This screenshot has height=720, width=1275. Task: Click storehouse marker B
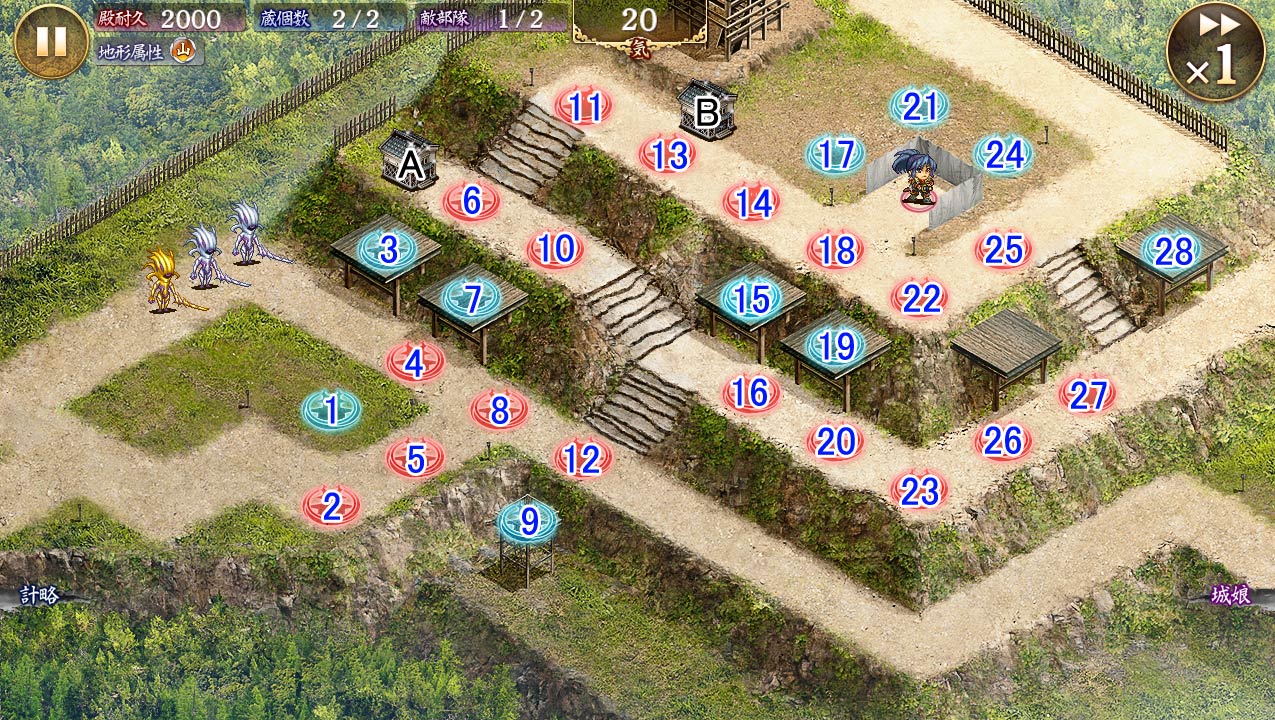pyautogui.click(x=707, y=112)
